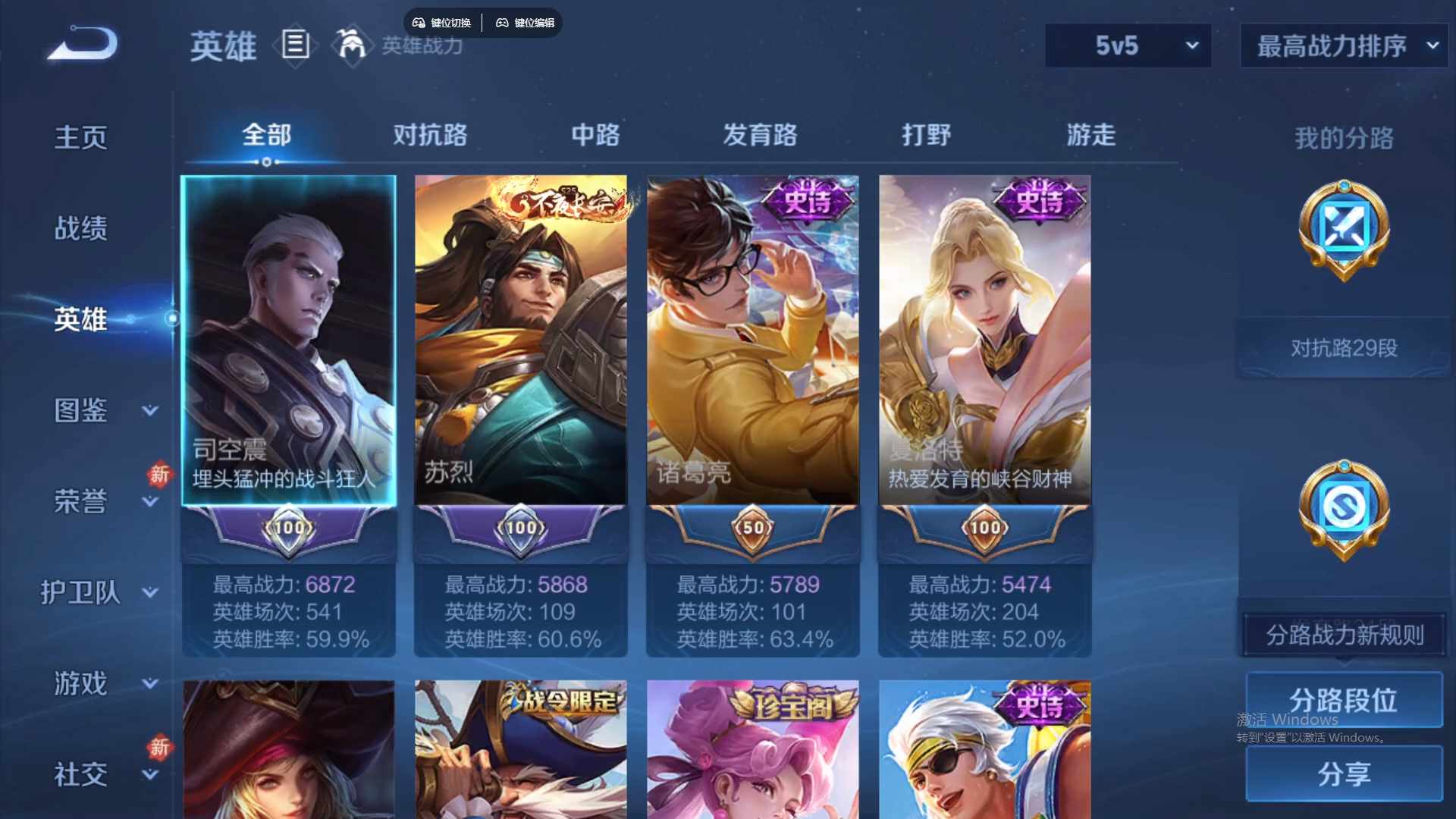Open the 5v5 mode dropdown

1128,45
